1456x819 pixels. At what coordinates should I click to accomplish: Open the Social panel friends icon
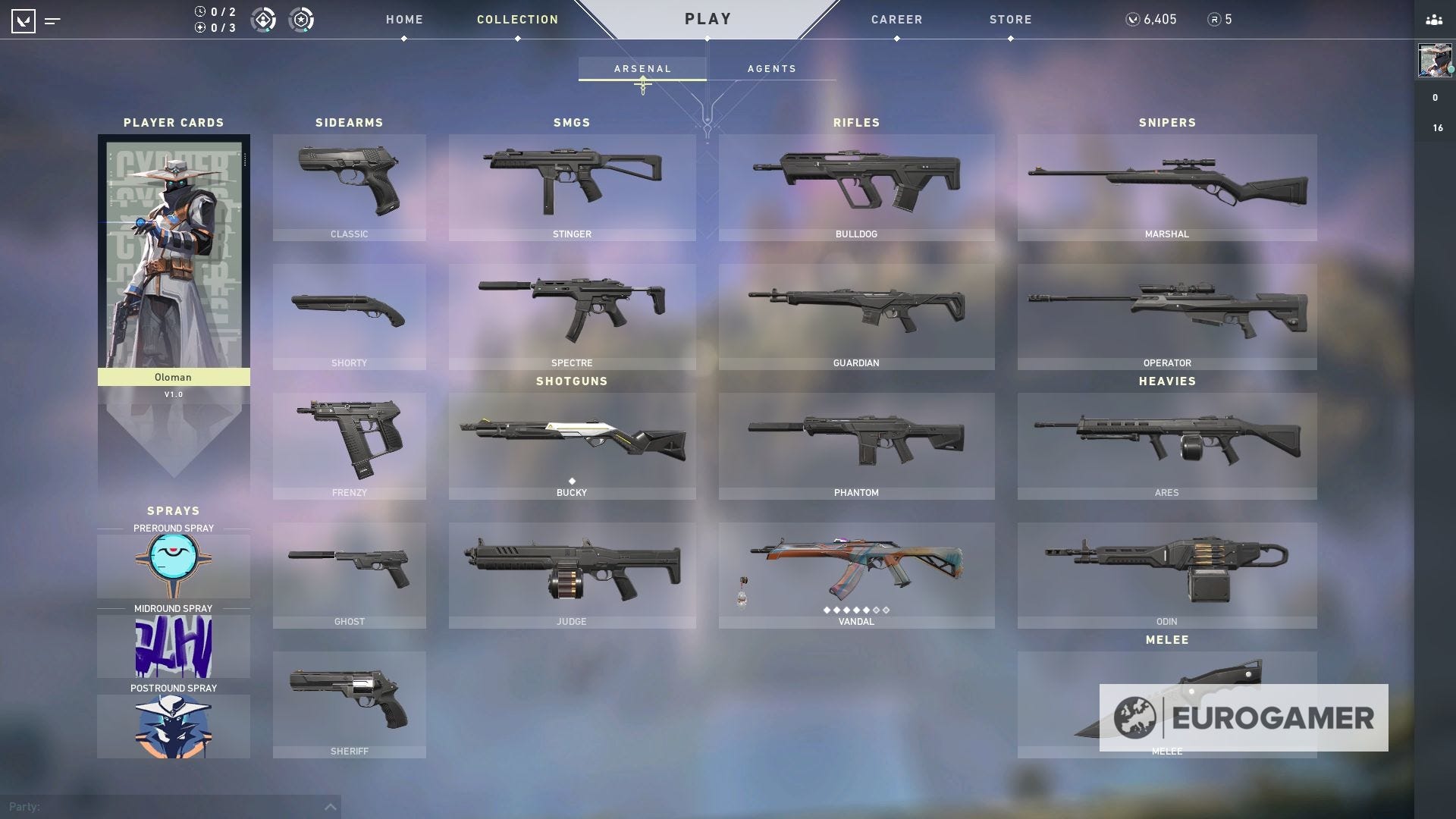[x=1433, y=20]
